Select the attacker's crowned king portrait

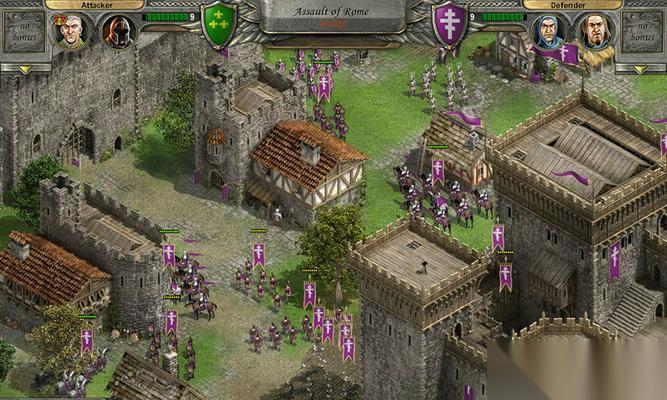coord(70,31)
